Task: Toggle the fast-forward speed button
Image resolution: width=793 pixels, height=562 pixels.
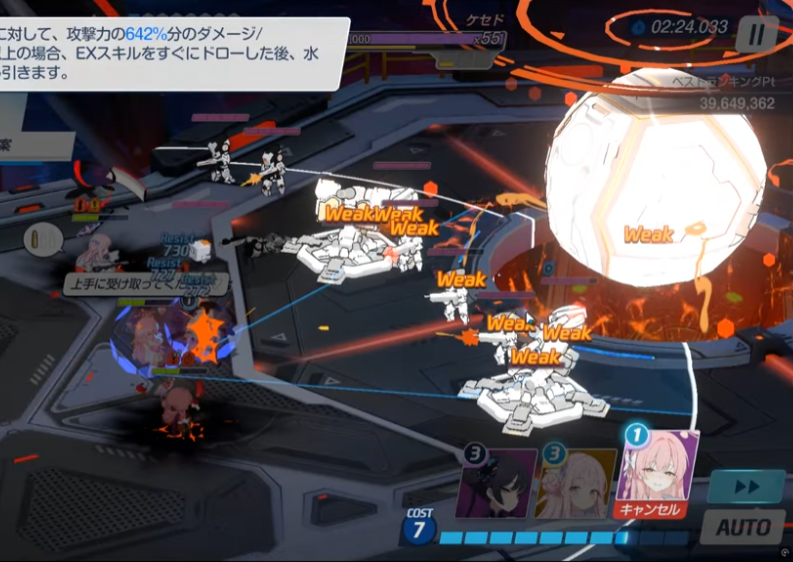Action: click(x=744, y=487)
